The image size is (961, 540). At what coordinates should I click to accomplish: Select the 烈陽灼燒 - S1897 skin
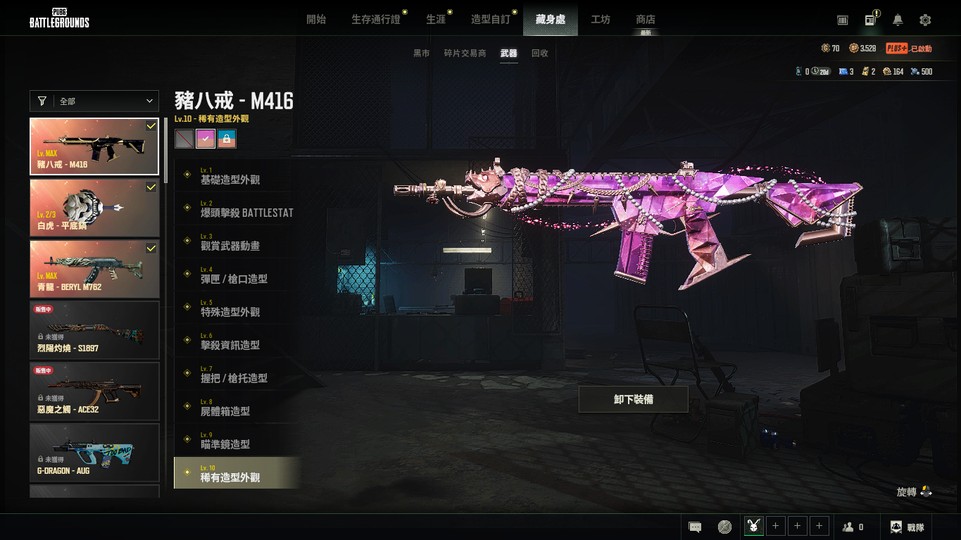[x=94, y=330]
